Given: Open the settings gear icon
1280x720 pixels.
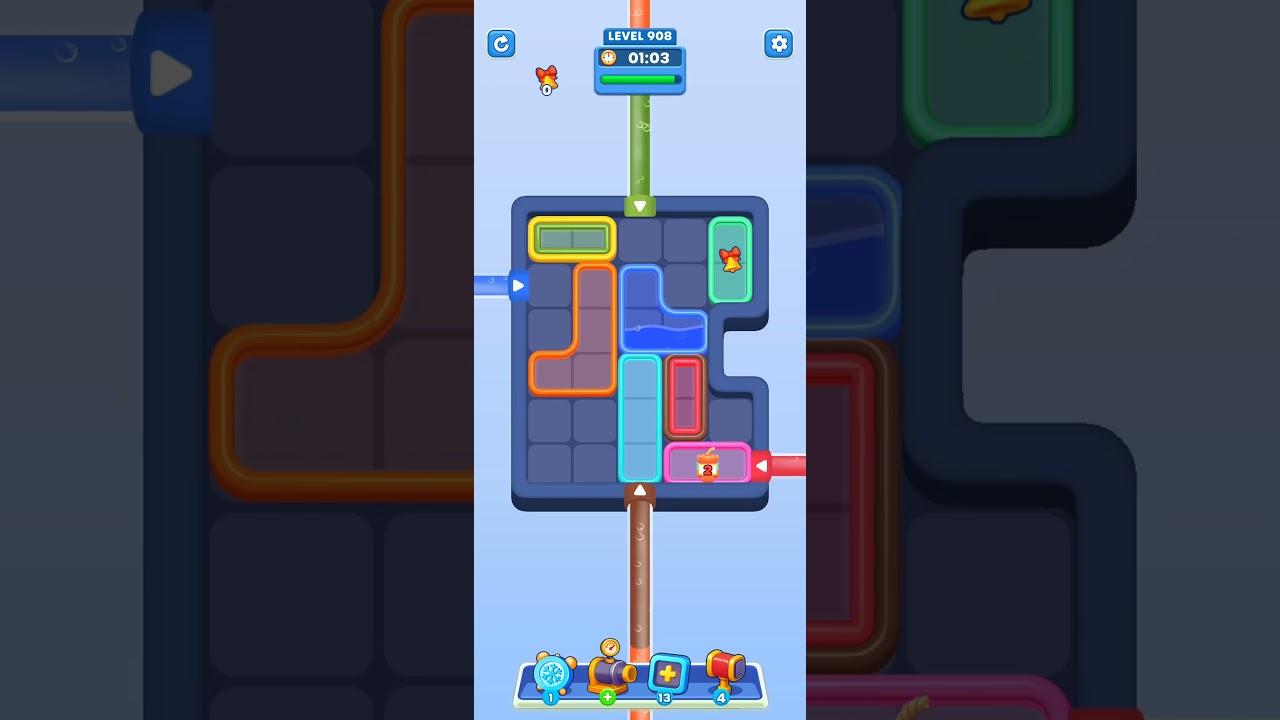Looking at the screenshot, I should pyautogui.click(x=778, y=44).
